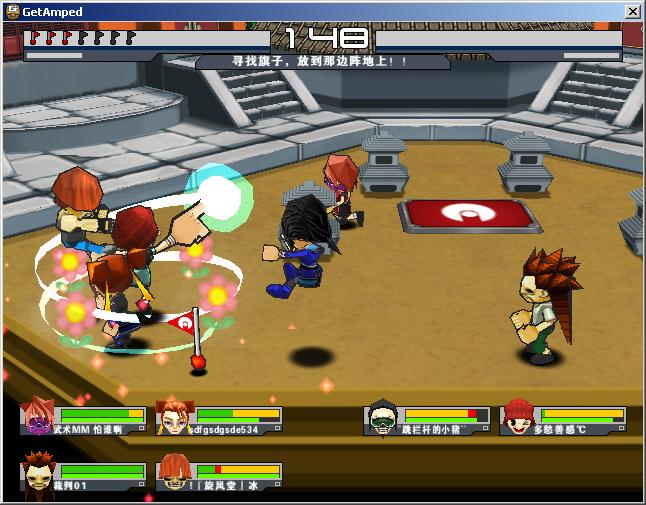Click the 旋风堂 player portrait

172,473
